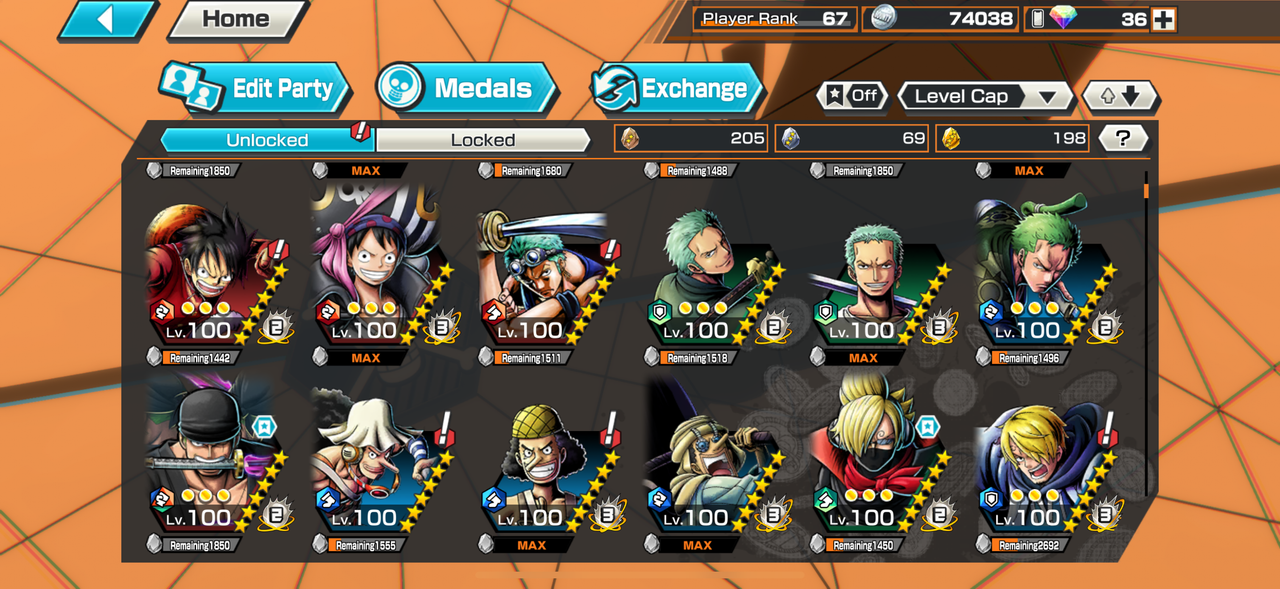Return to the Home screen
Screen dimensions: 1280x589
coord(236,19)
